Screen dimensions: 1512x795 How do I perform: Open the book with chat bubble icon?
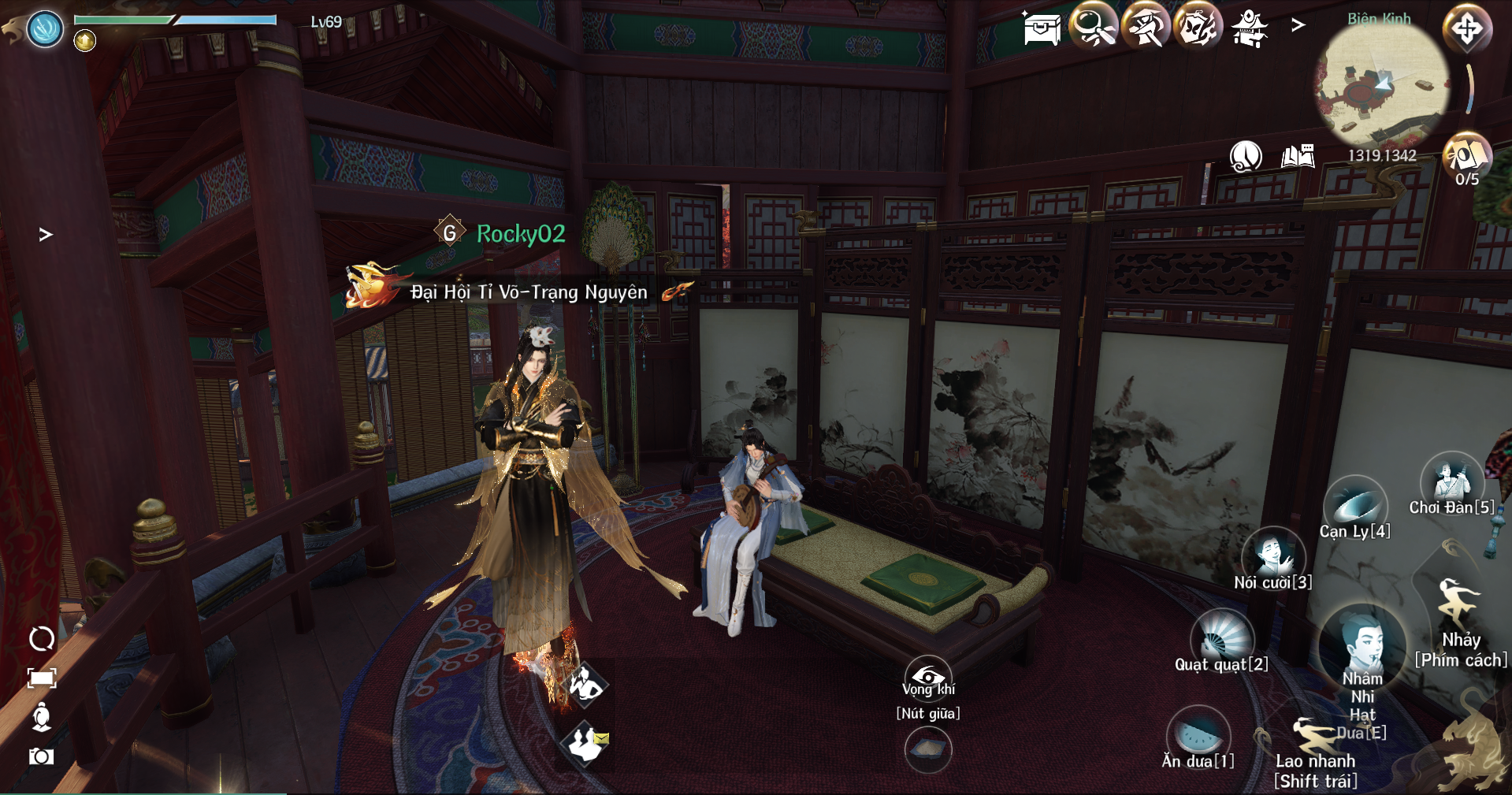tap(1298, 156)
